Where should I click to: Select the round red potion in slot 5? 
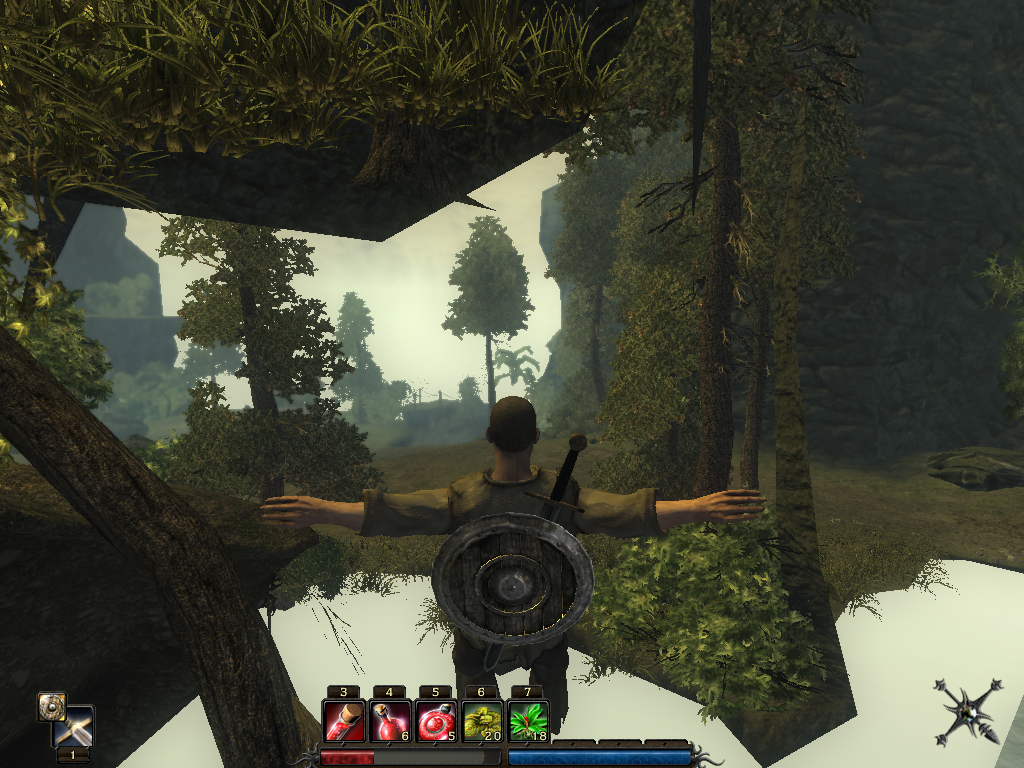[x=435, y=721]
